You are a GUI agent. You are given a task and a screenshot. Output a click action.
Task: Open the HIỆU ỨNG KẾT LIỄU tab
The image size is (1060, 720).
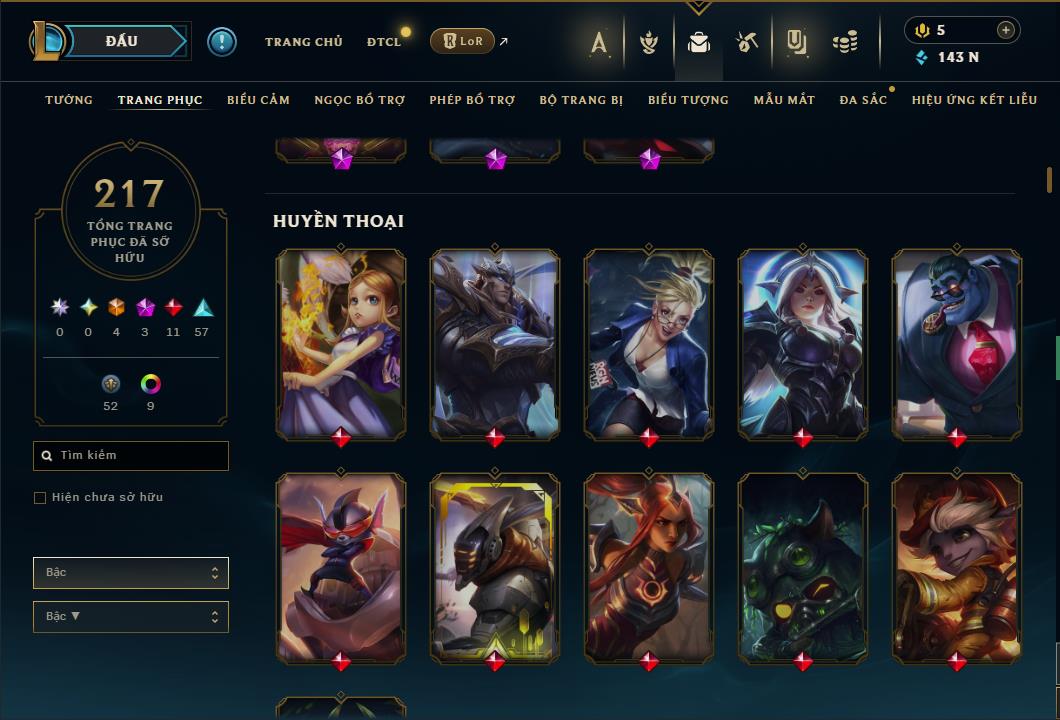click(974, 100)
